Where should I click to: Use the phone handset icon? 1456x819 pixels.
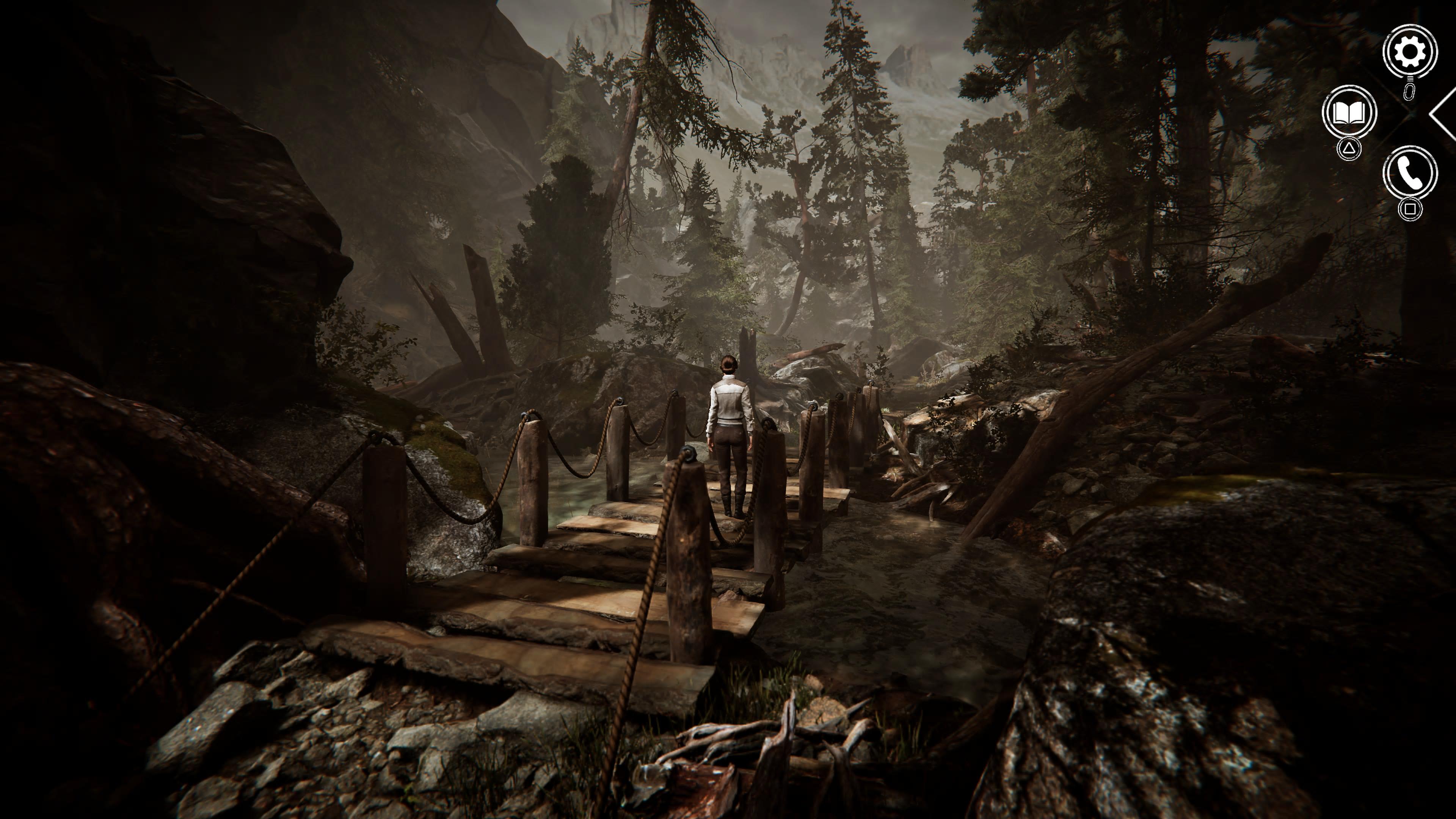[x=1410, y=173]
